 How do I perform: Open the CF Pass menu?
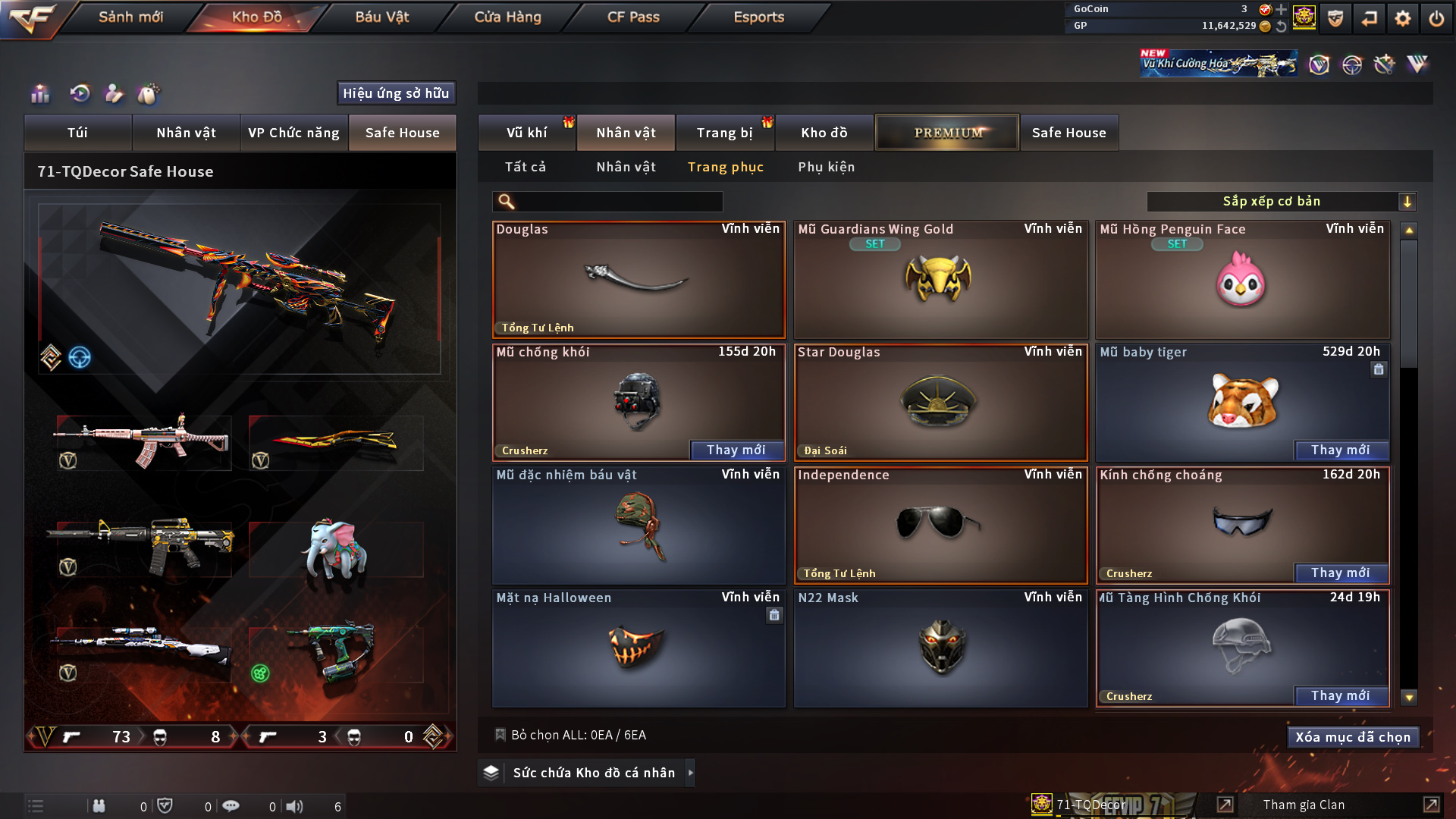[633, 17]
